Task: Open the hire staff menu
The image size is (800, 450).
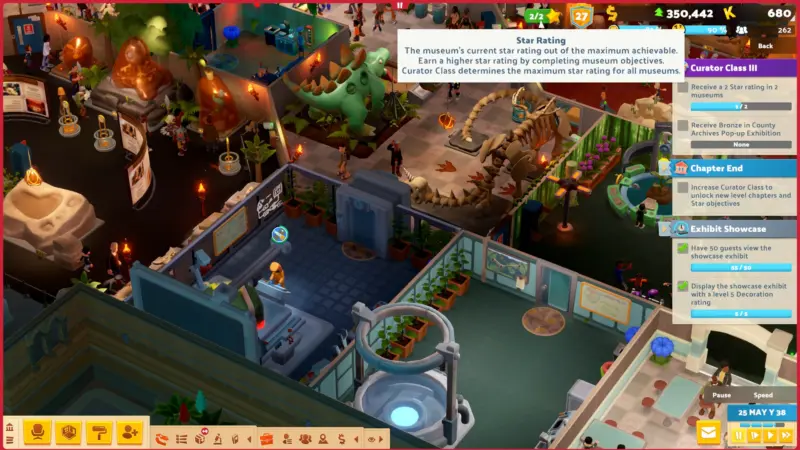Action: coord(129,432)
